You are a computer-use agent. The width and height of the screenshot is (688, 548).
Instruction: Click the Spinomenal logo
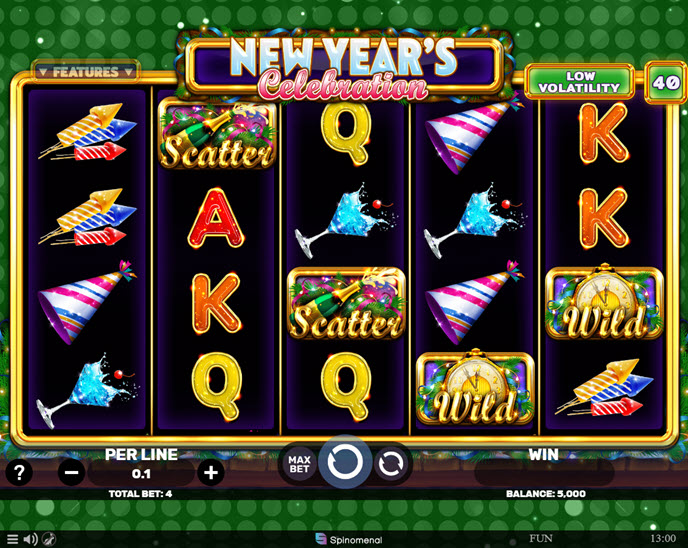[x=344, y=539]
